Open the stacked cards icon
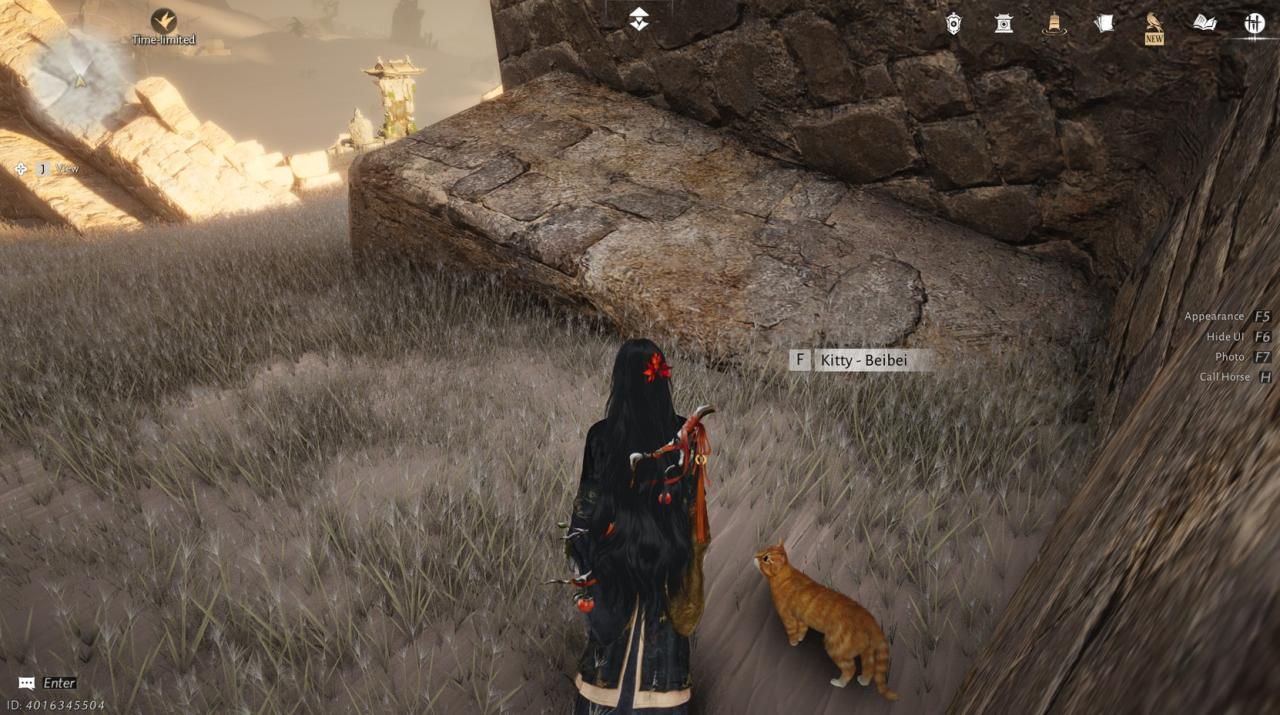Viewport: 1280px width, 715px height. (x=1104, y=23)
